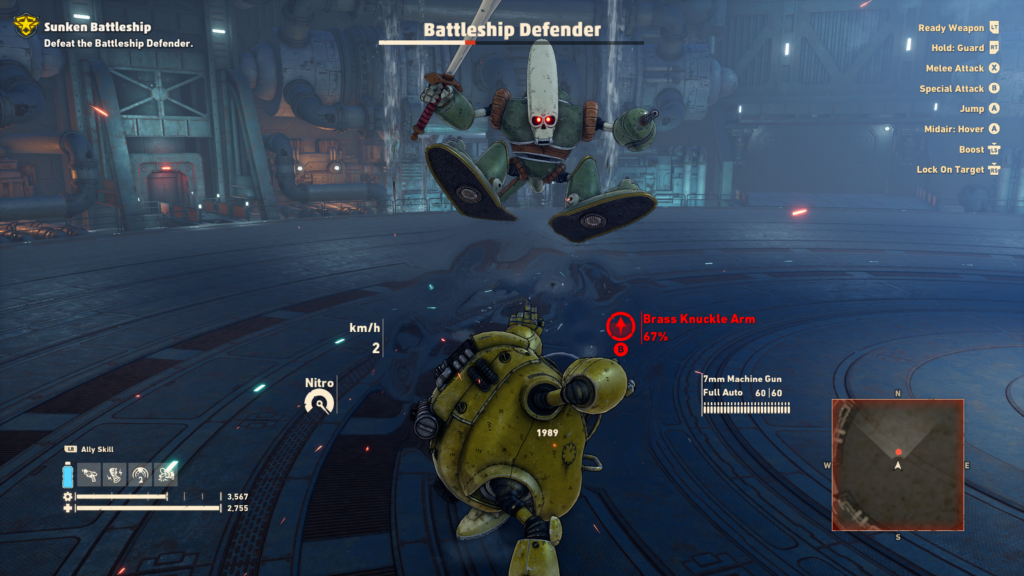Click the blue water bottle icon
The width and height of the screenshot is (1024, 576).
click(x=68, y=474)
